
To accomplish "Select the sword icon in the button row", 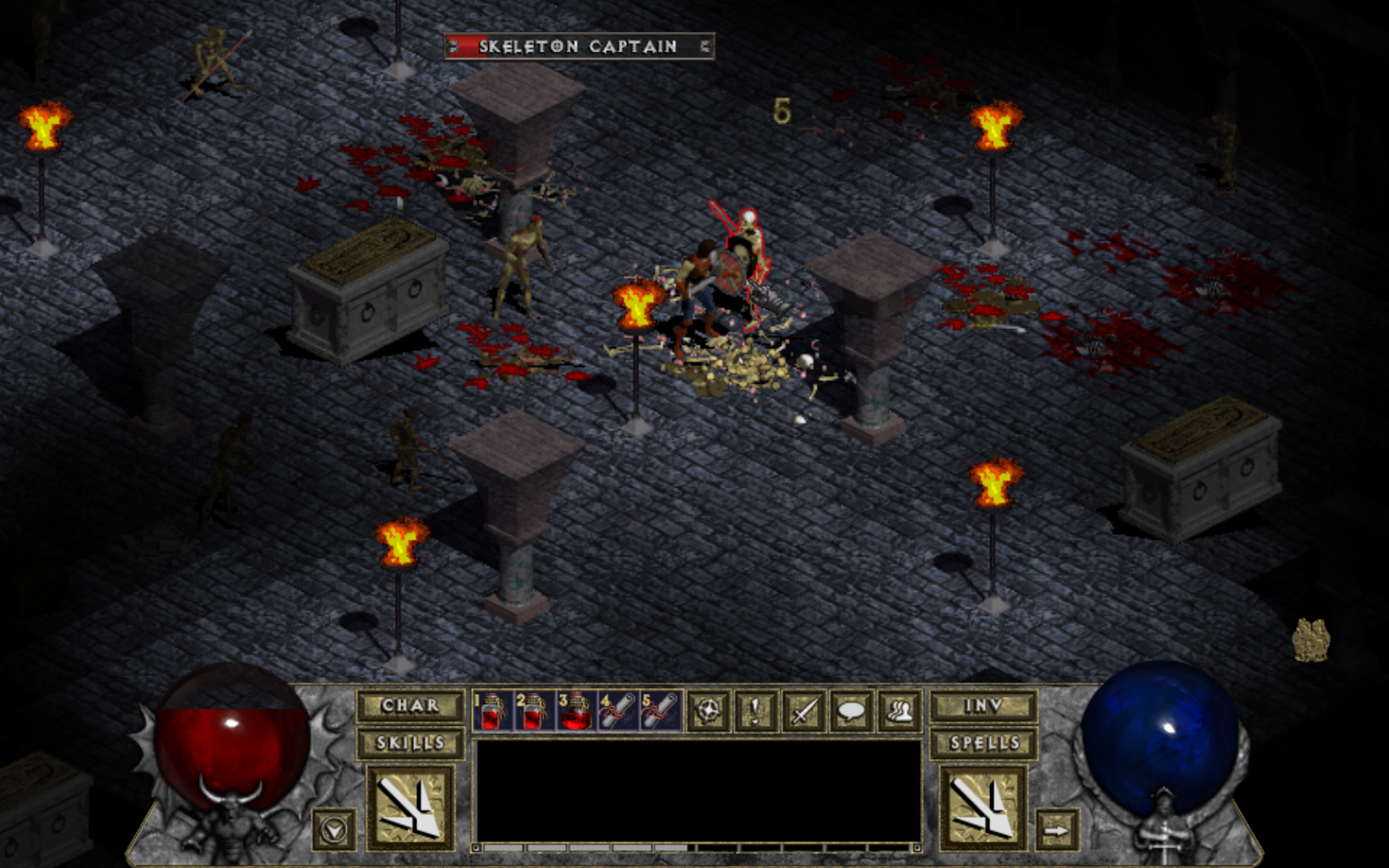I will [803, 712].
